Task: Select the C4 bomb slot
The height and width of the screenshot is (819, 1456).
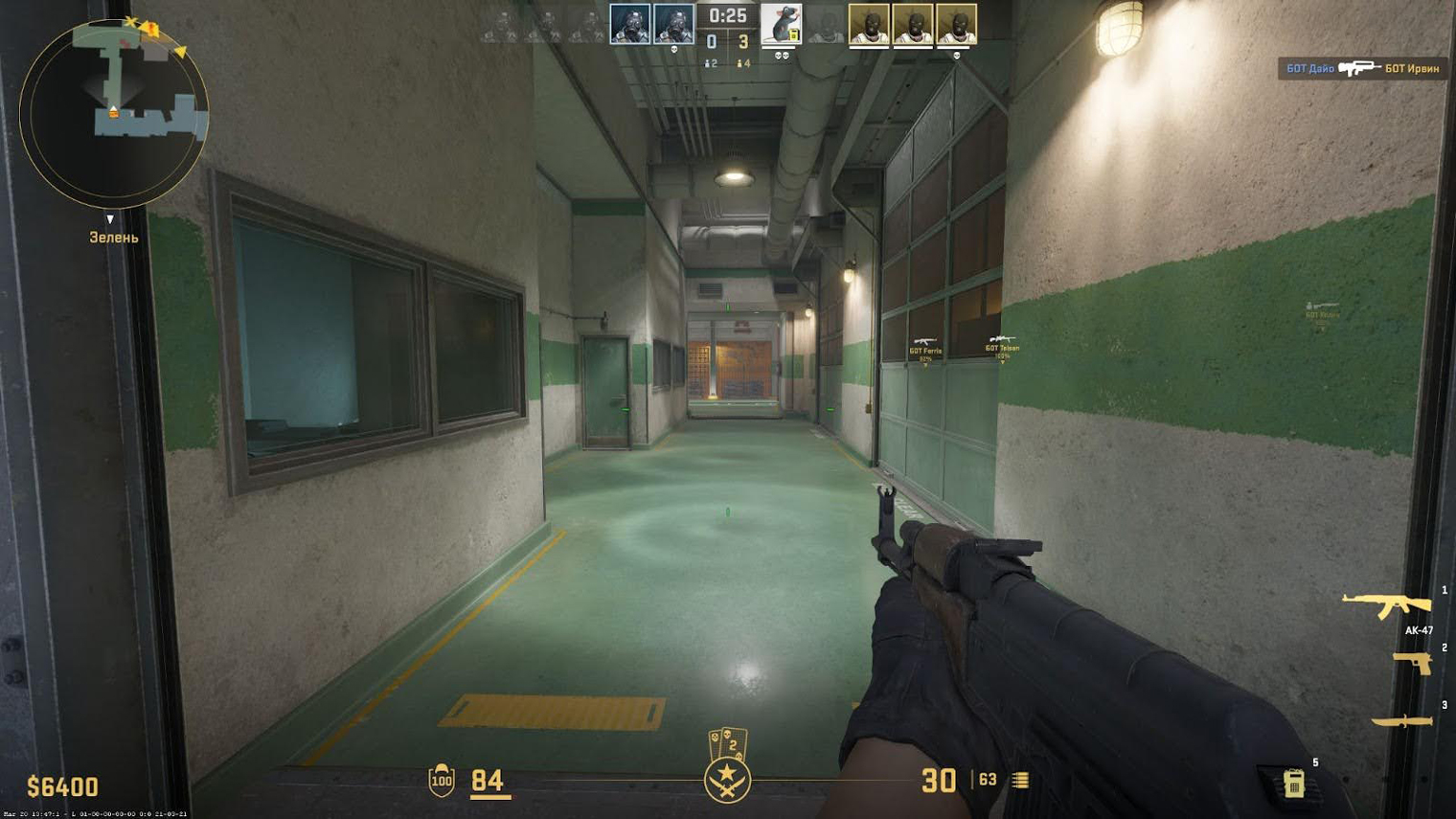Action: tap(1293, 783)
